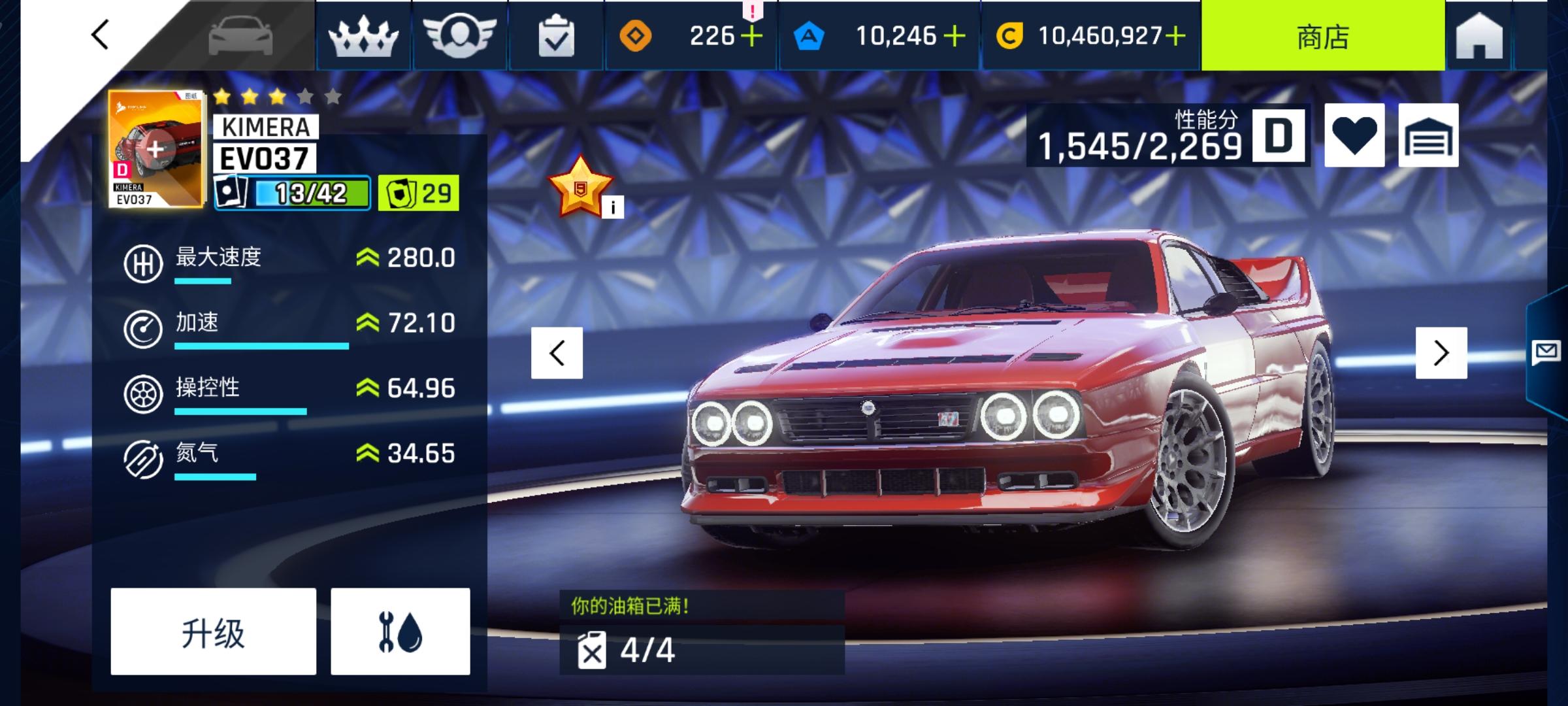Click the plus to buy more credits

[1175, 36]
